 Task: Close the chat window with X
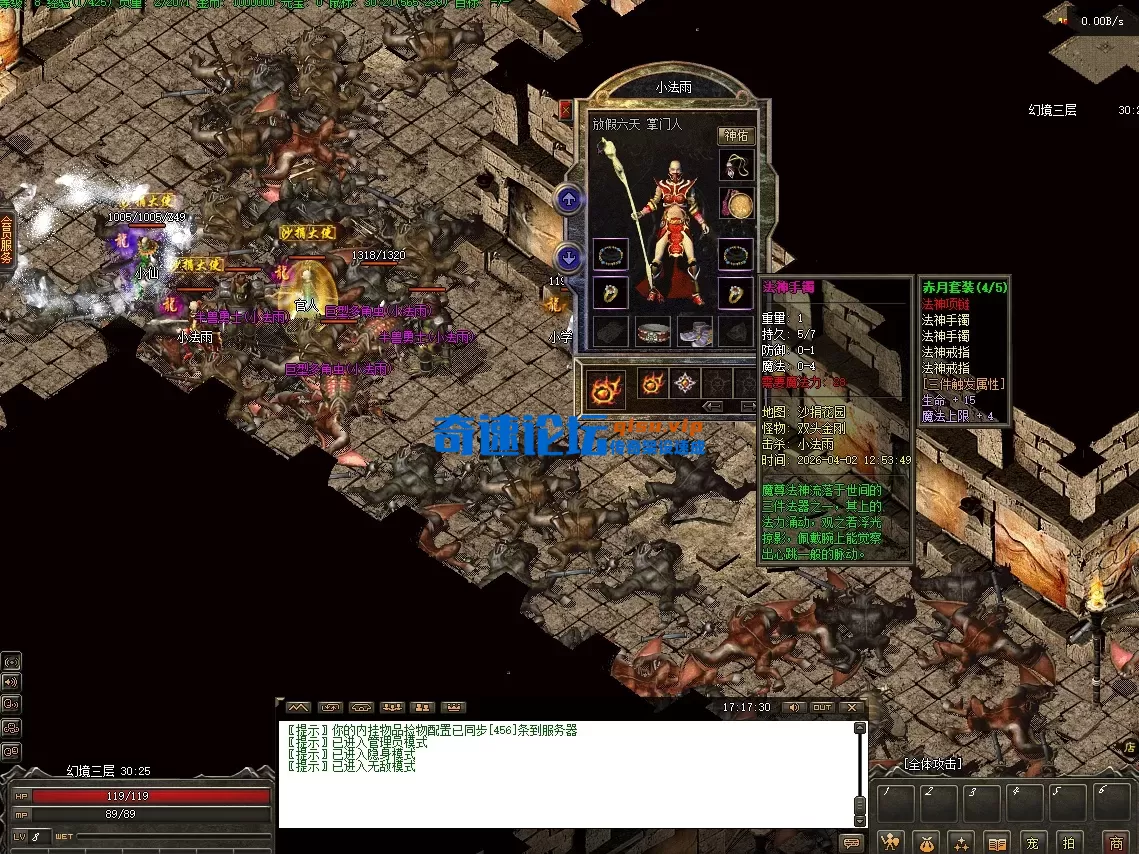852,707
